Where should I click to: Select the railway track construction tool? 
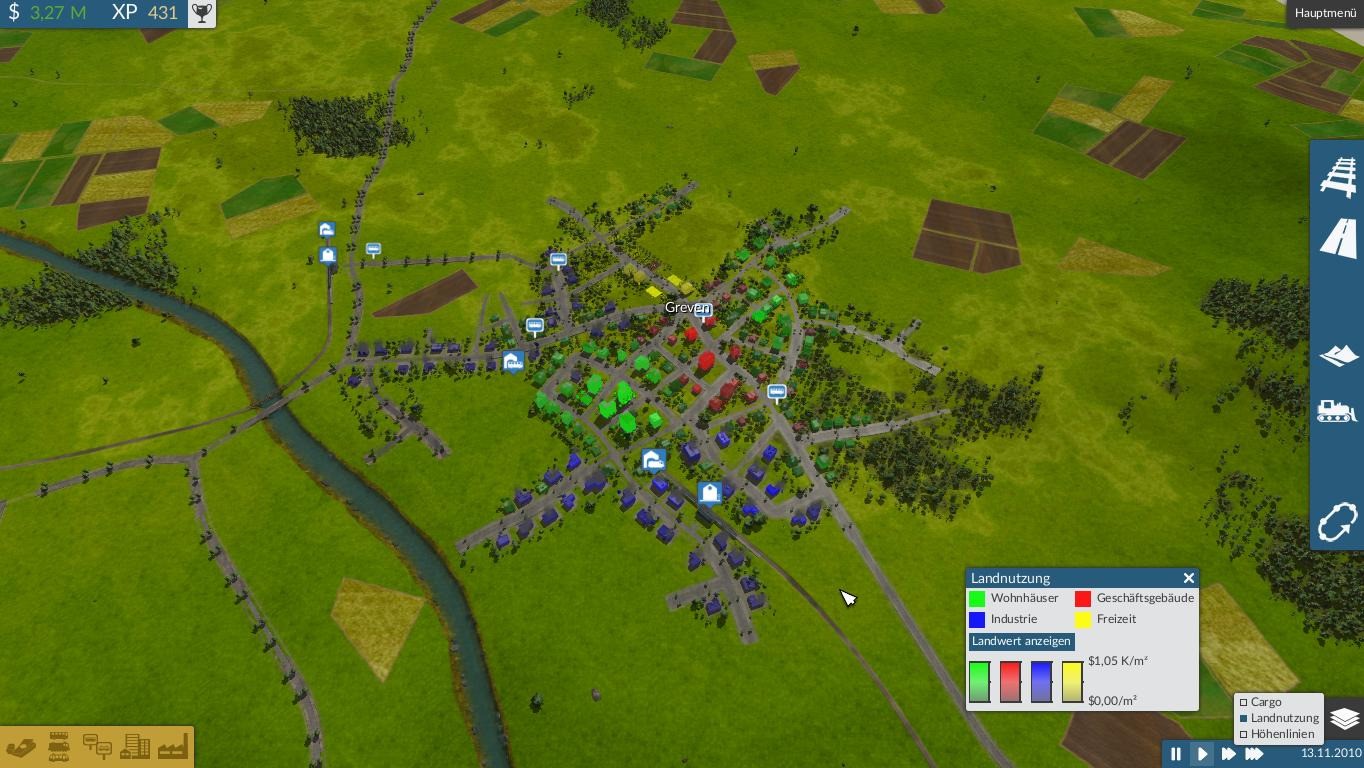coord(1338,177)
